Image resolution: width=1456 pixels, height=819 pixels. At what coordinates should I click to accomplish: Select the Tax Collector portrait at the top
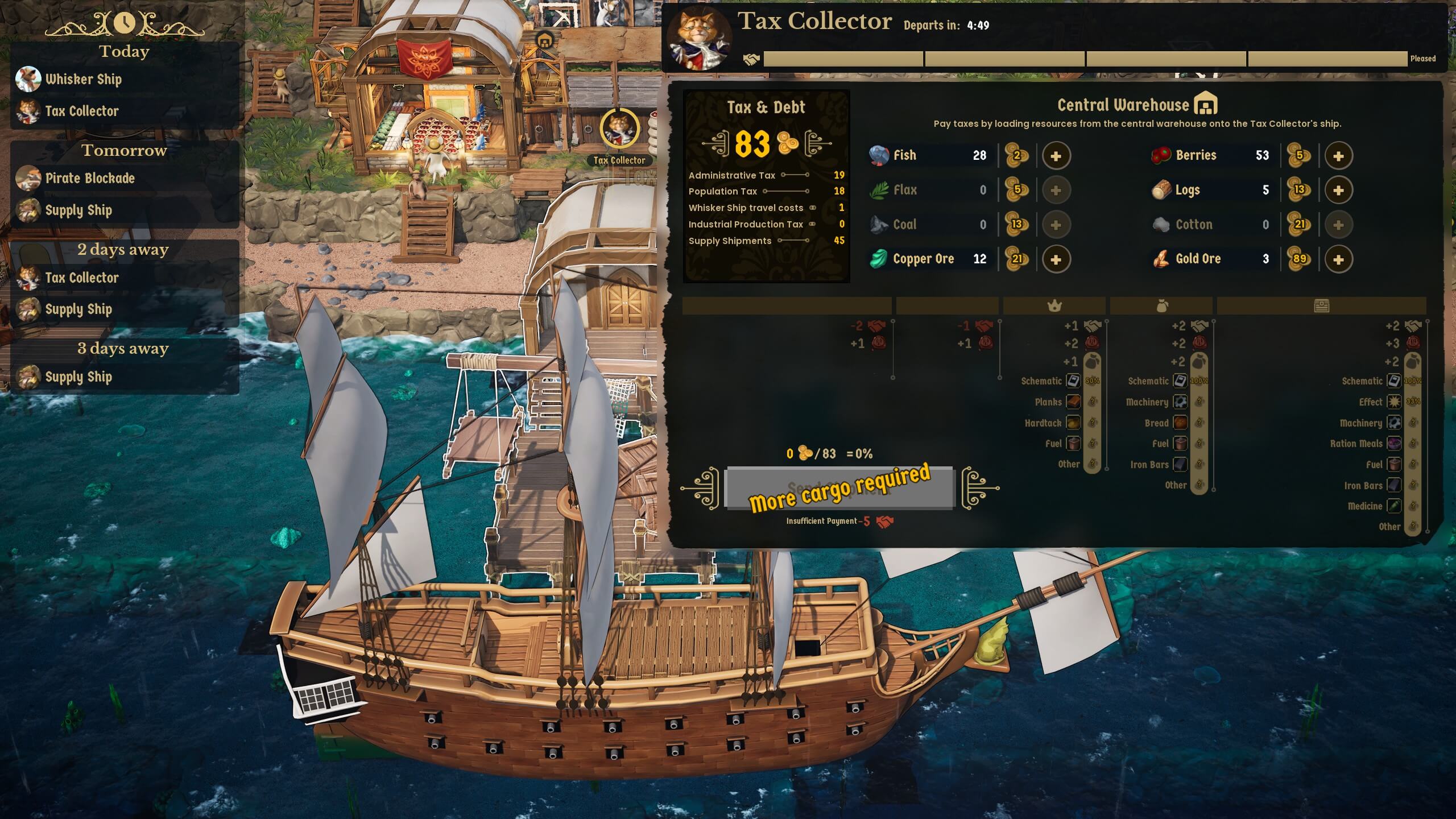tap(700, 38)
